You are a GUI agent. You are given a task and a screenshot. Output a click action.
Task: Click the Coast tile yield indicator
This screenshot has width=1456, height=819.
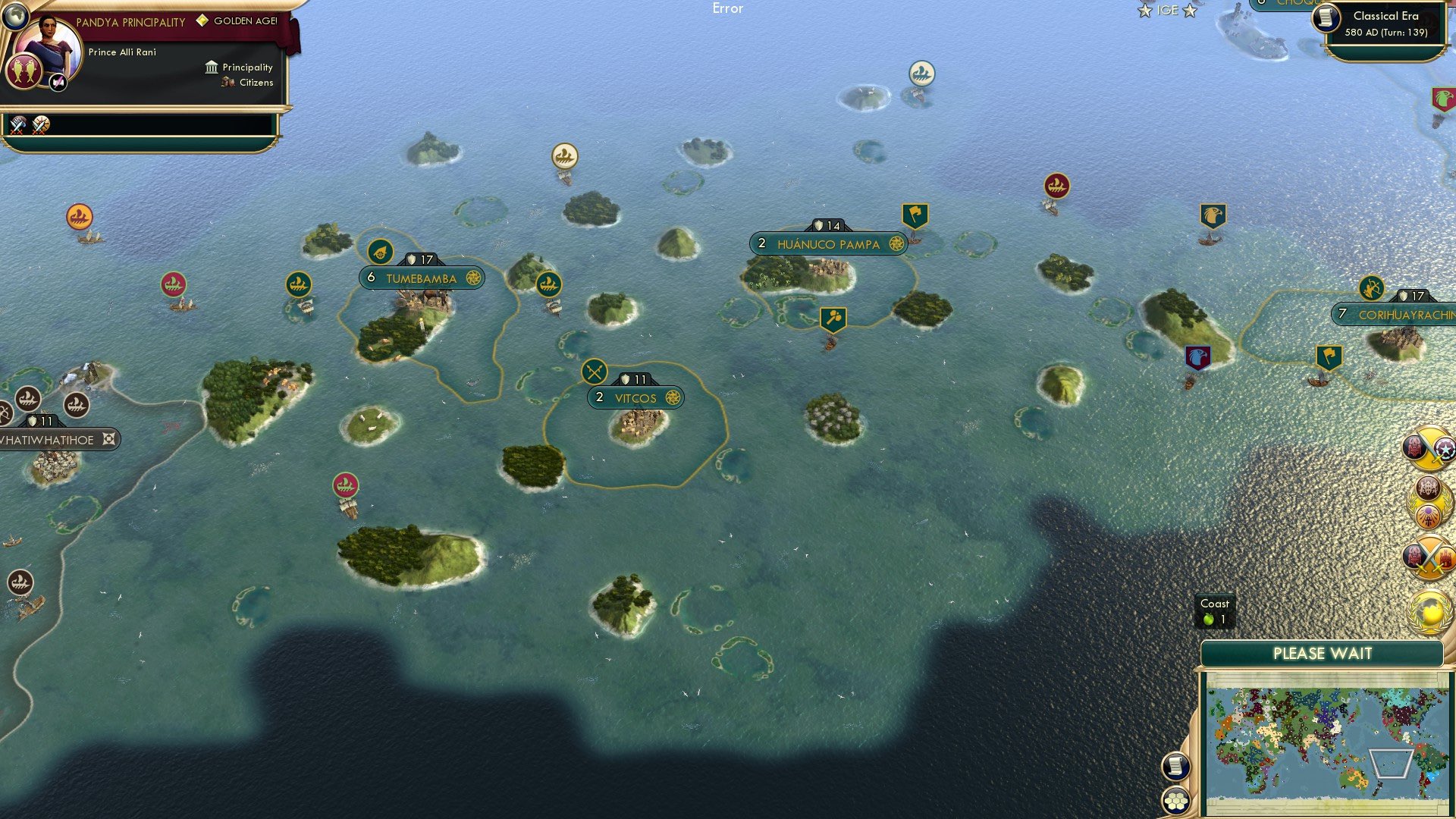(1216, 611)
